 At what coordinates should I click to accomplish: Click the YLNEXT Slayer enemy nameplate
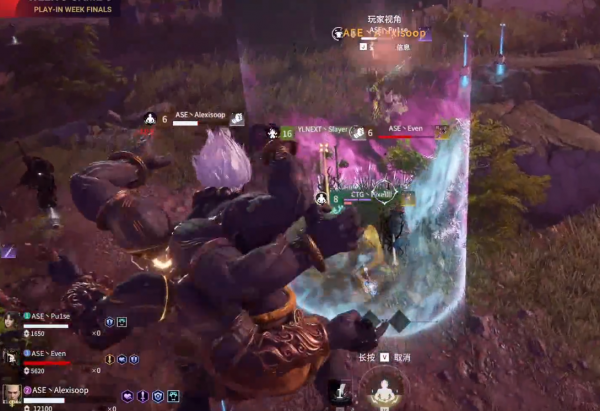pos(321,131)
